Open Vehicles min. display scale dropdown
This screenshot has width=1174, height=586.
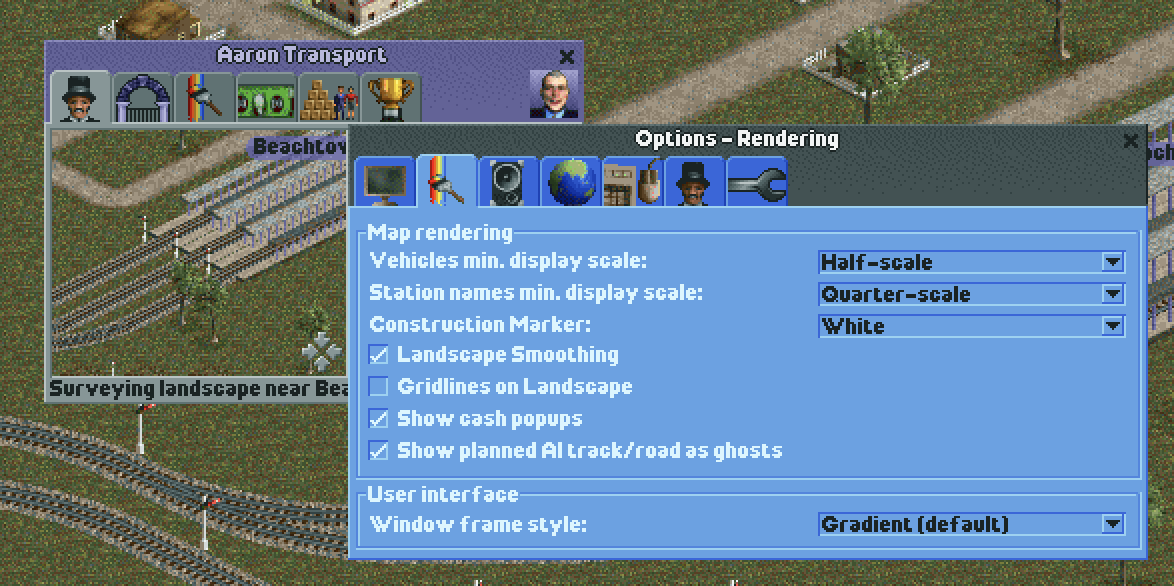click(x=1112, y=262)
